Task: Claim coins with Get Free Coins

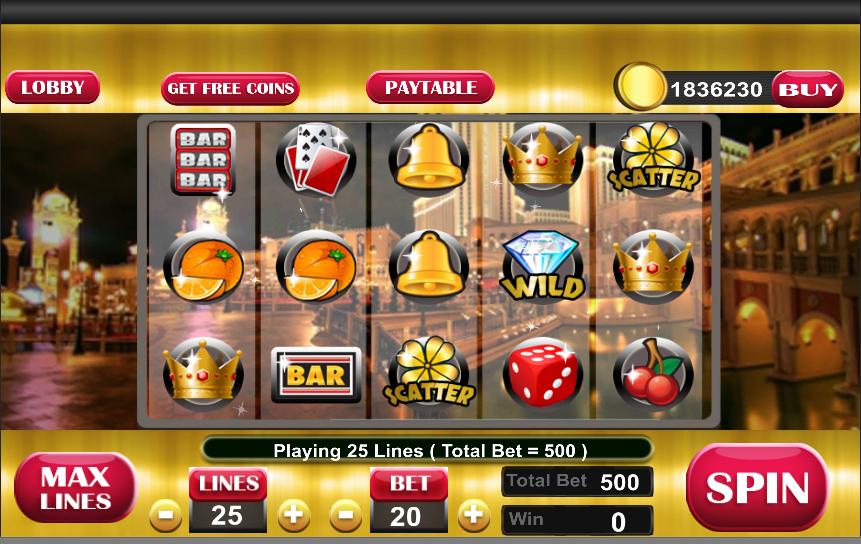Action: 230,88
